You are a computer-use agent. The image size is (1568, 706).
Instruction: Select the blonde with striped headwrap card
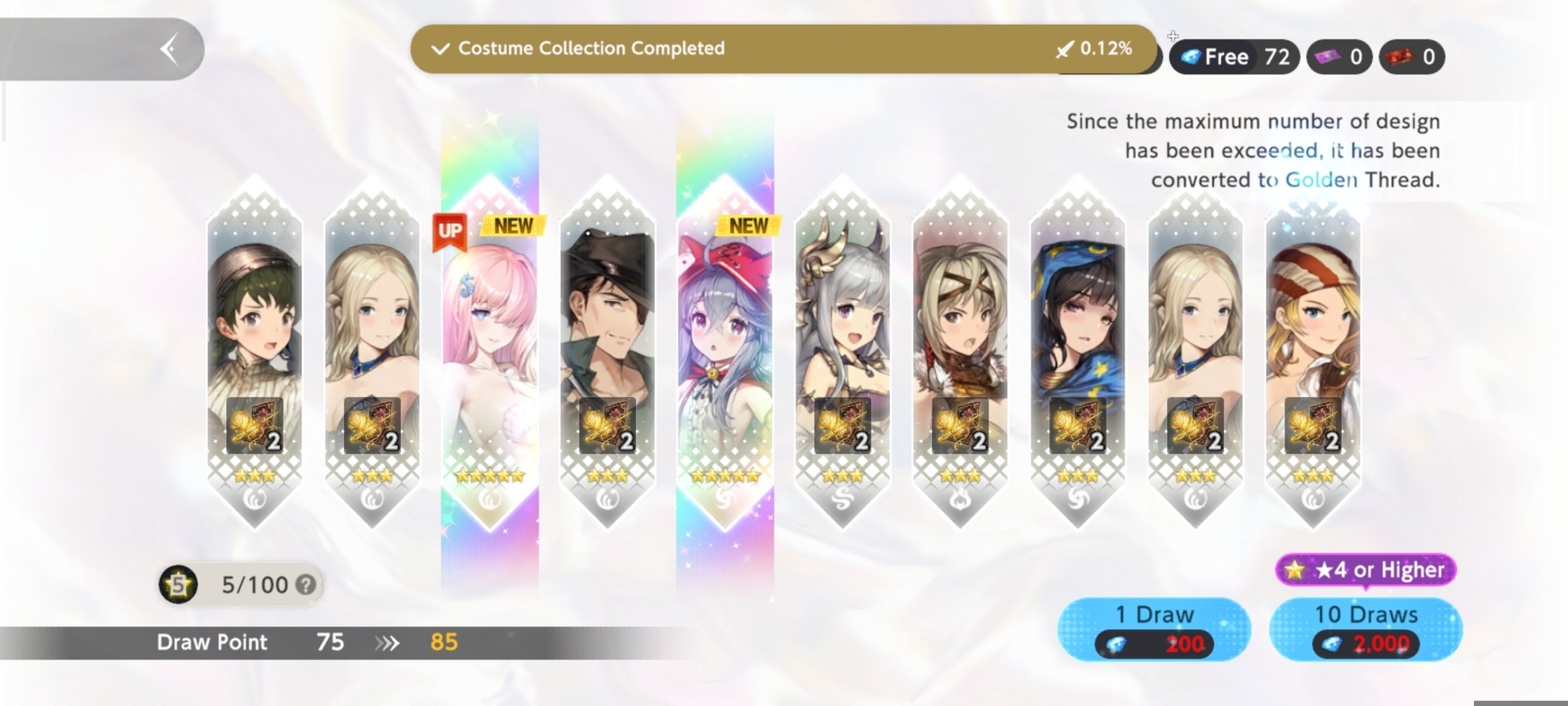(1313, 351)
